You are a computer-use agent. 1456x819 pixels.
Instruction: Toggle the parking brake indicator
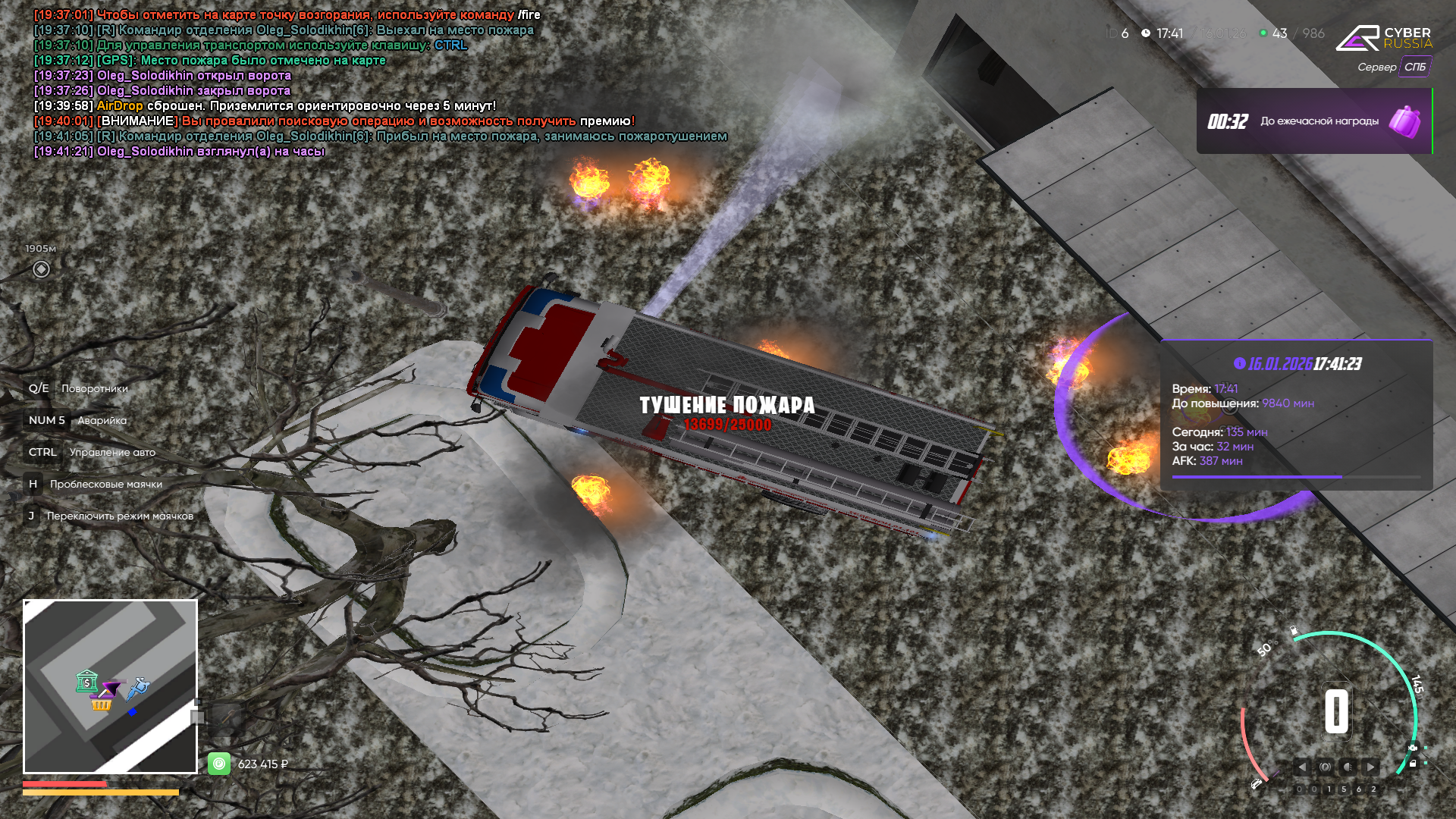coord(1325,767)
